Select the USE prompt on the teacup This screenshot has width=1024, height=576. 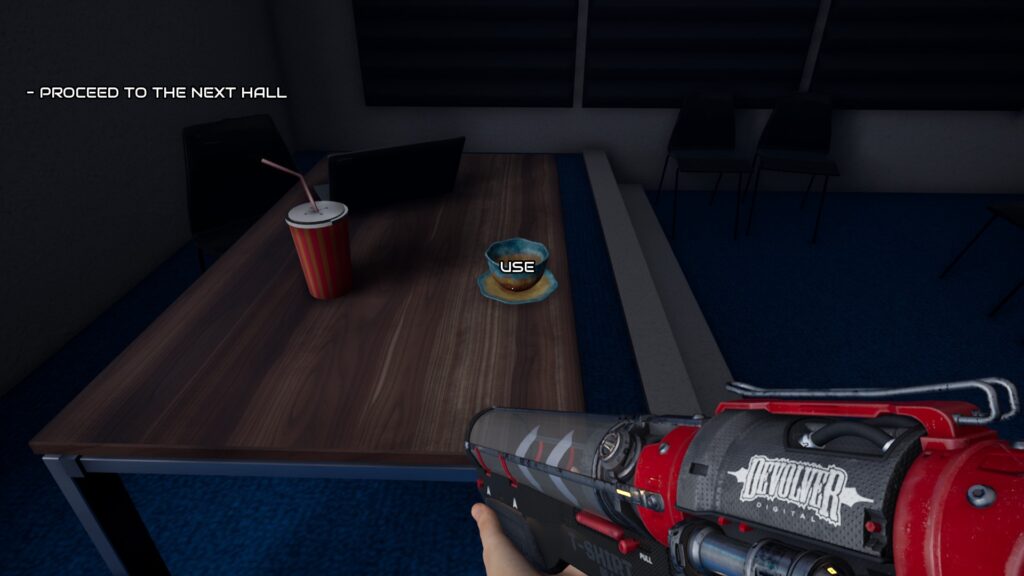pos(517,267)
